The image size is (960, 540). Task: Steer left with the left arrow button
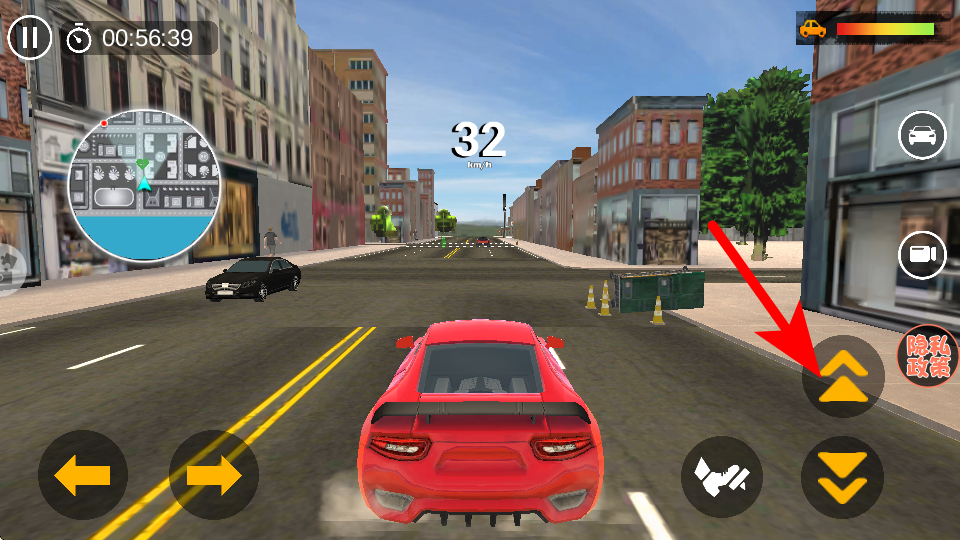tap(83, 476)
